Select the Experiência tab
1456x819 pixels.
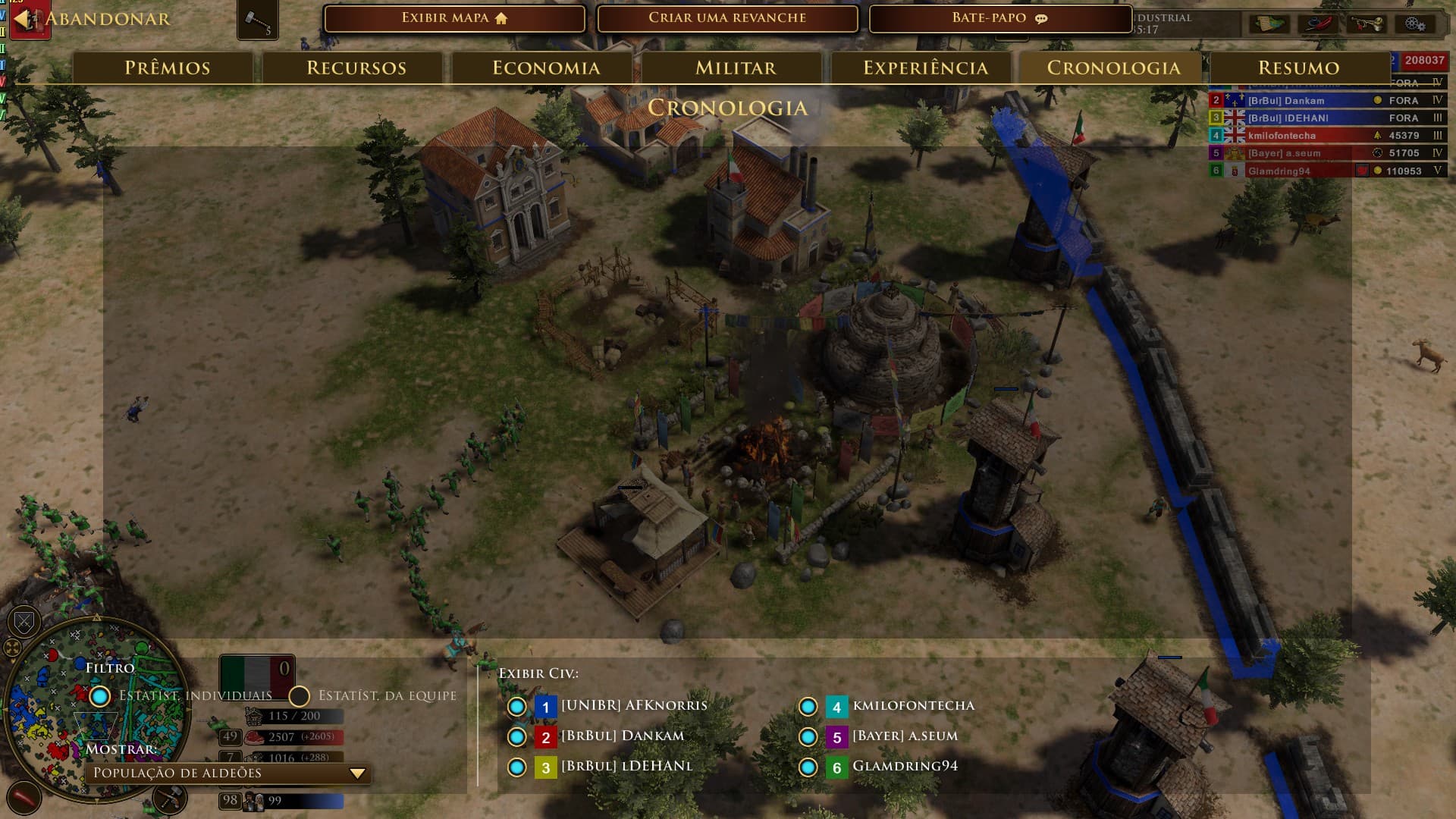pyautogui.click(x=925, y=68)
